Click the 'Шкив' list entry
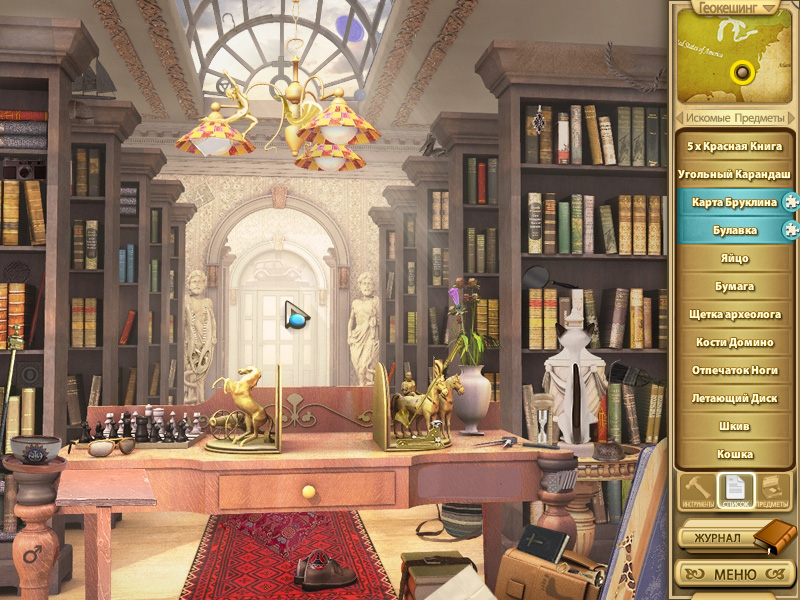 click(734, 426)
